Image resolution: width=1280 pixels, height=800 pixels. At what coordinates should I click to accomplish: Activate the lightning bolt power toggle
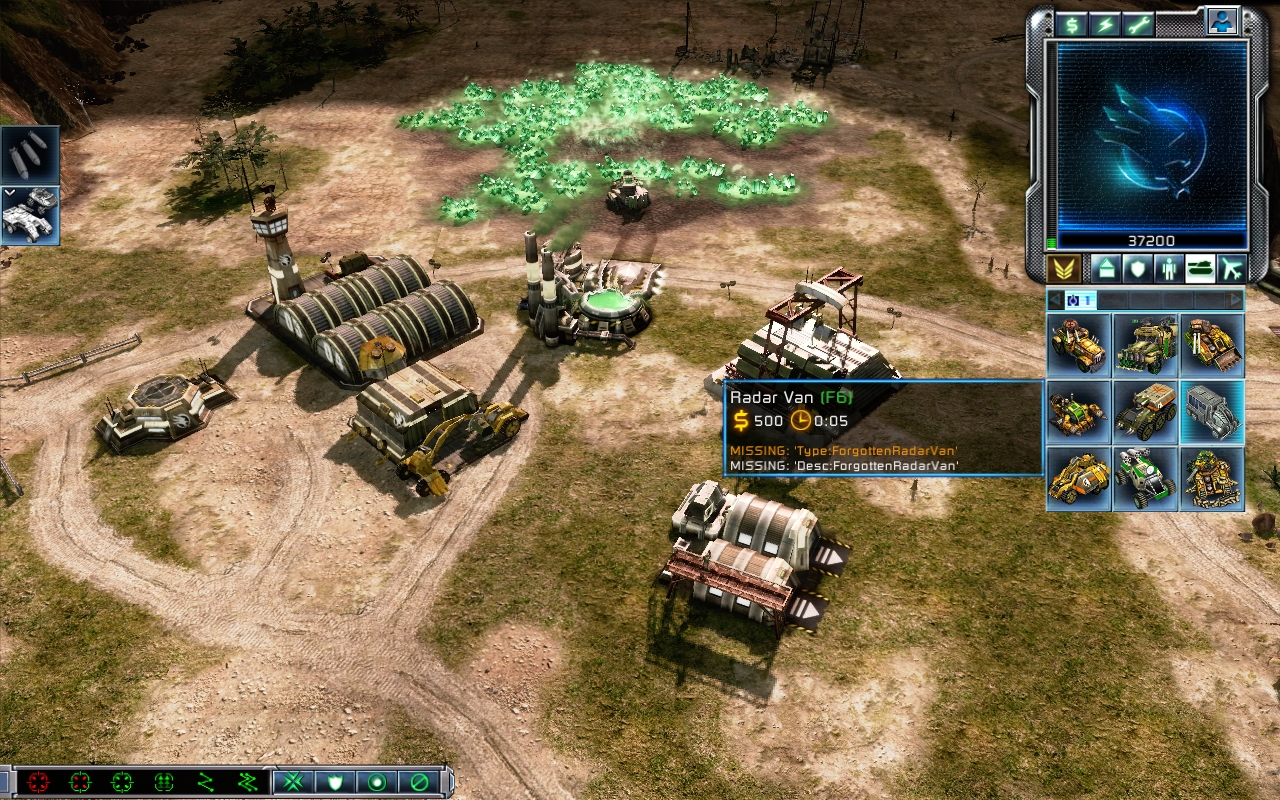click(x=1106, y=25)
